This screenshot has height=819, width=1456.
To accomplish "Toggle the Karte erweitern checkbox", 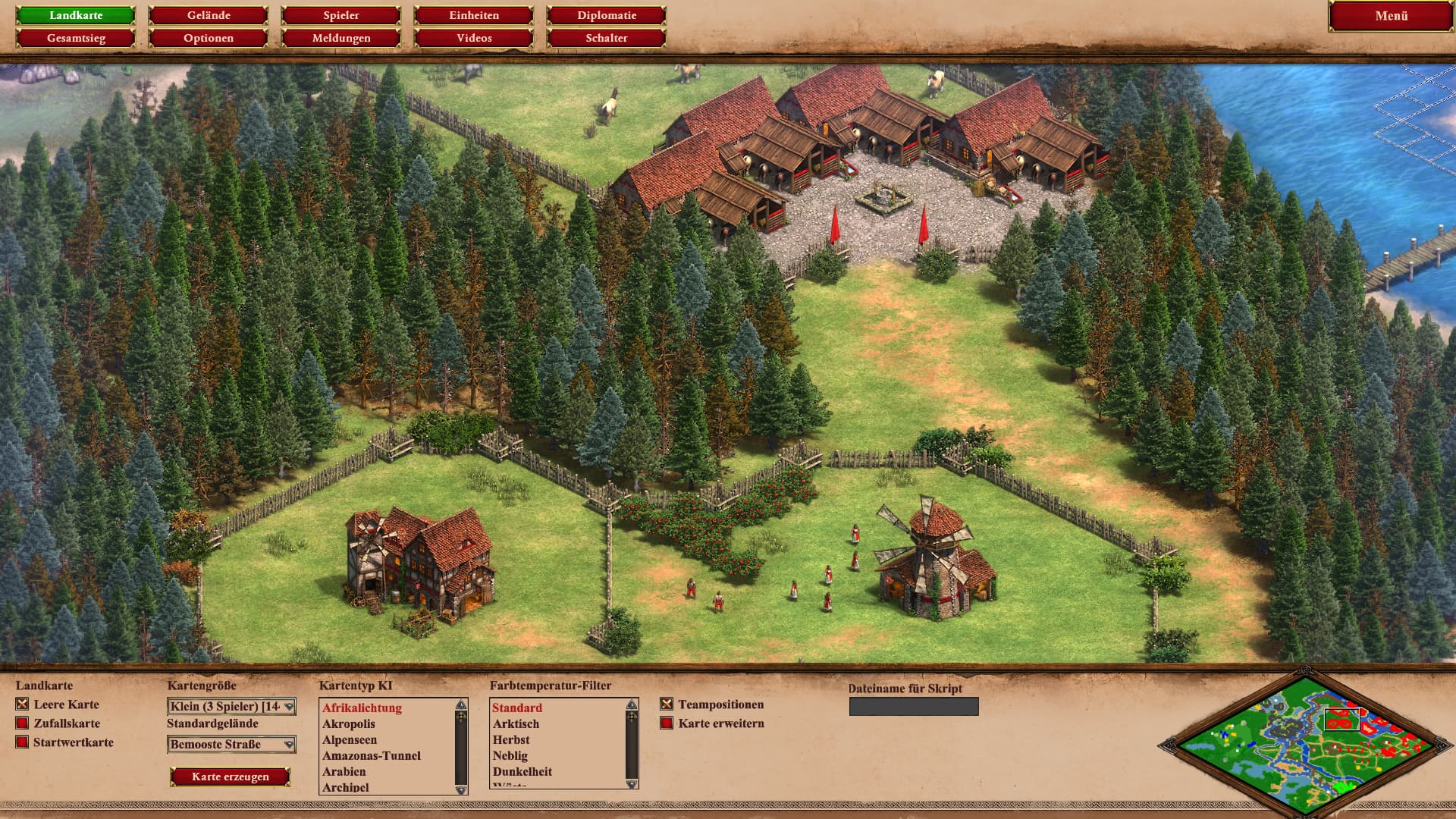I will (667, 723).
